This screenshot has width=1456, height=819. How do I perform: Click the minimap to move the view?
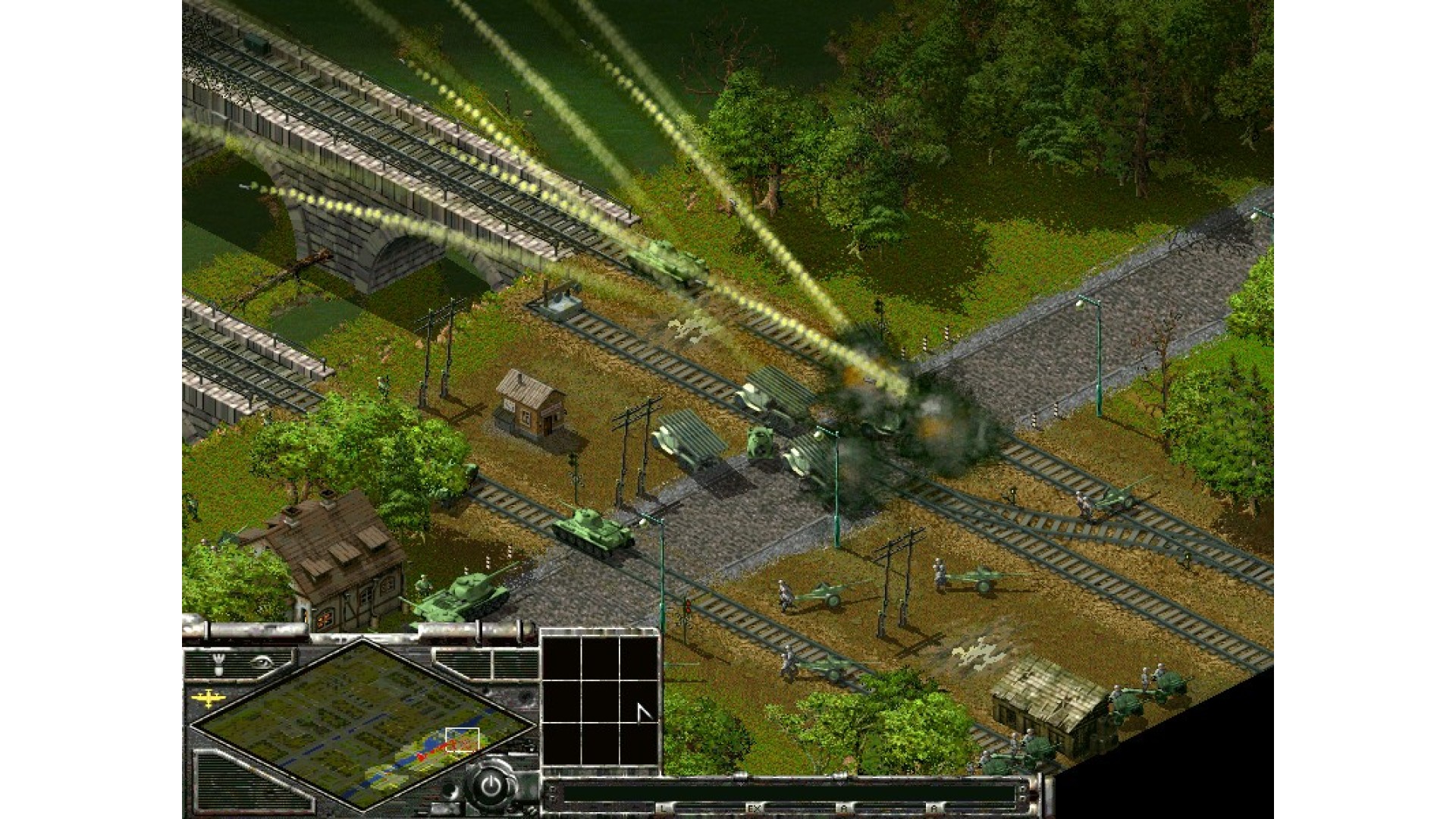(362, 723)
